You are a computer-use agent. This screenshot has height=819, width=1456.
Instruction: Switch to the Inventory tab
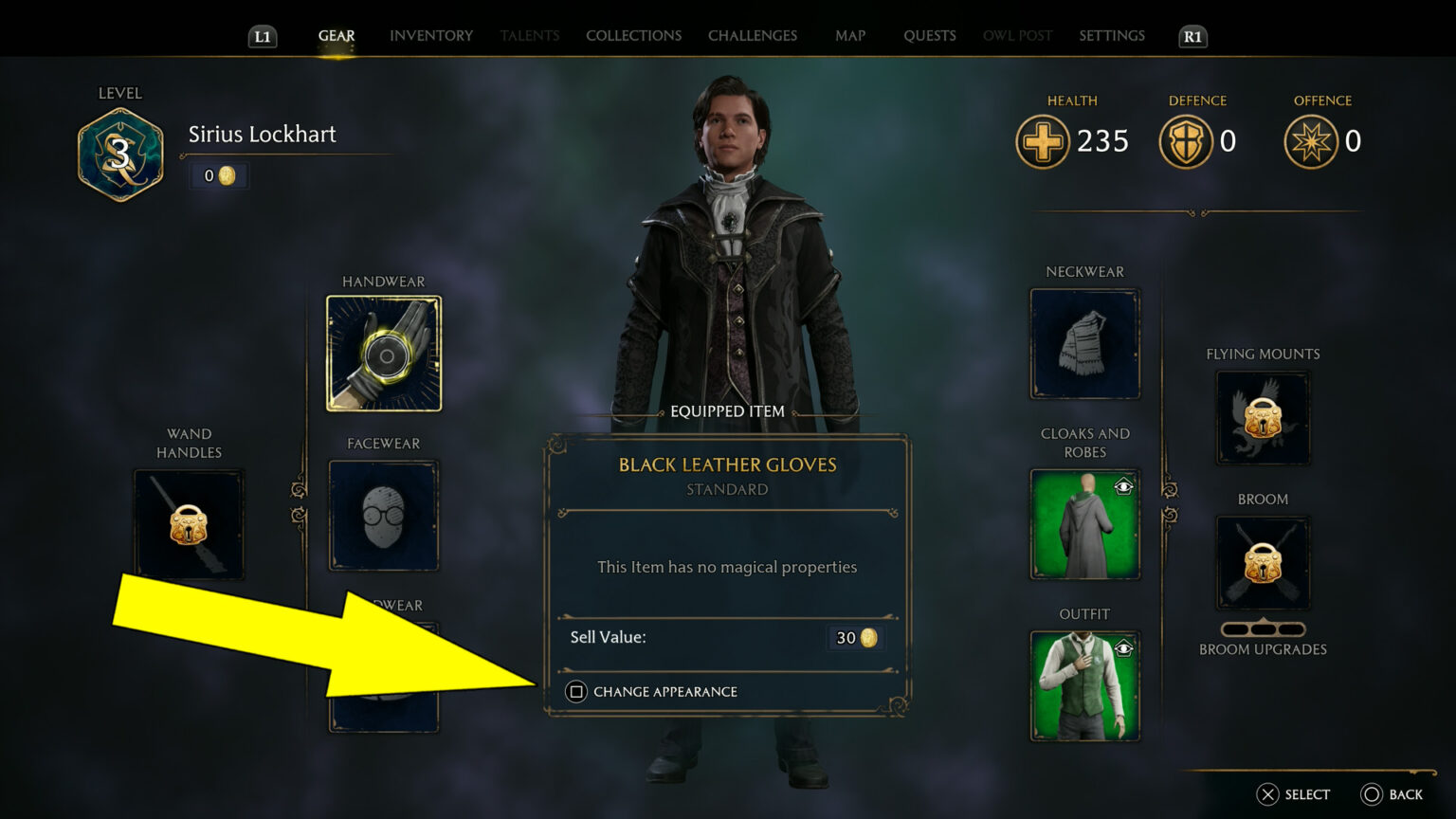(x=430, y=35)
